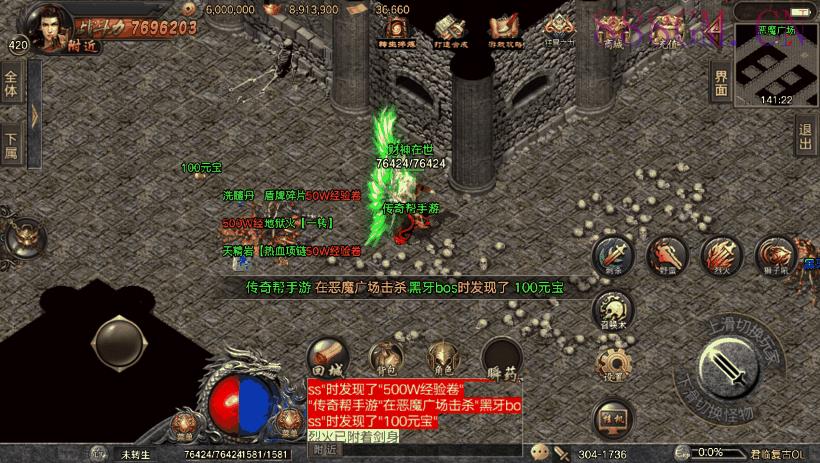
Task: Activate the 刺杀 sword skill
Action: pyautogui.click(x=612, y=255)
